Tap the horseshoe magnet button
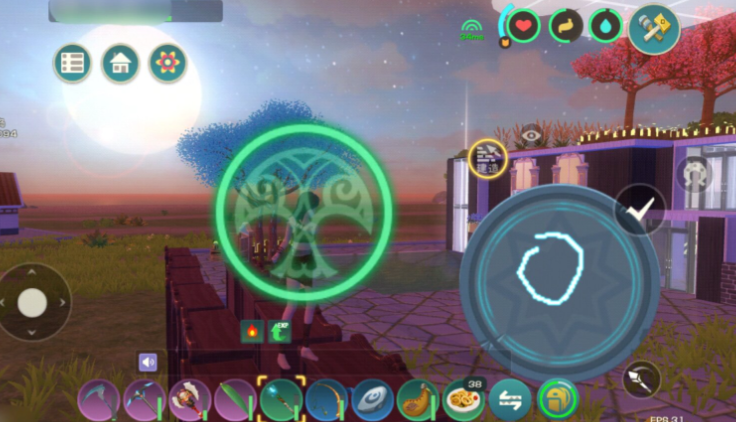Screen dimensions: 736x422 693,173
